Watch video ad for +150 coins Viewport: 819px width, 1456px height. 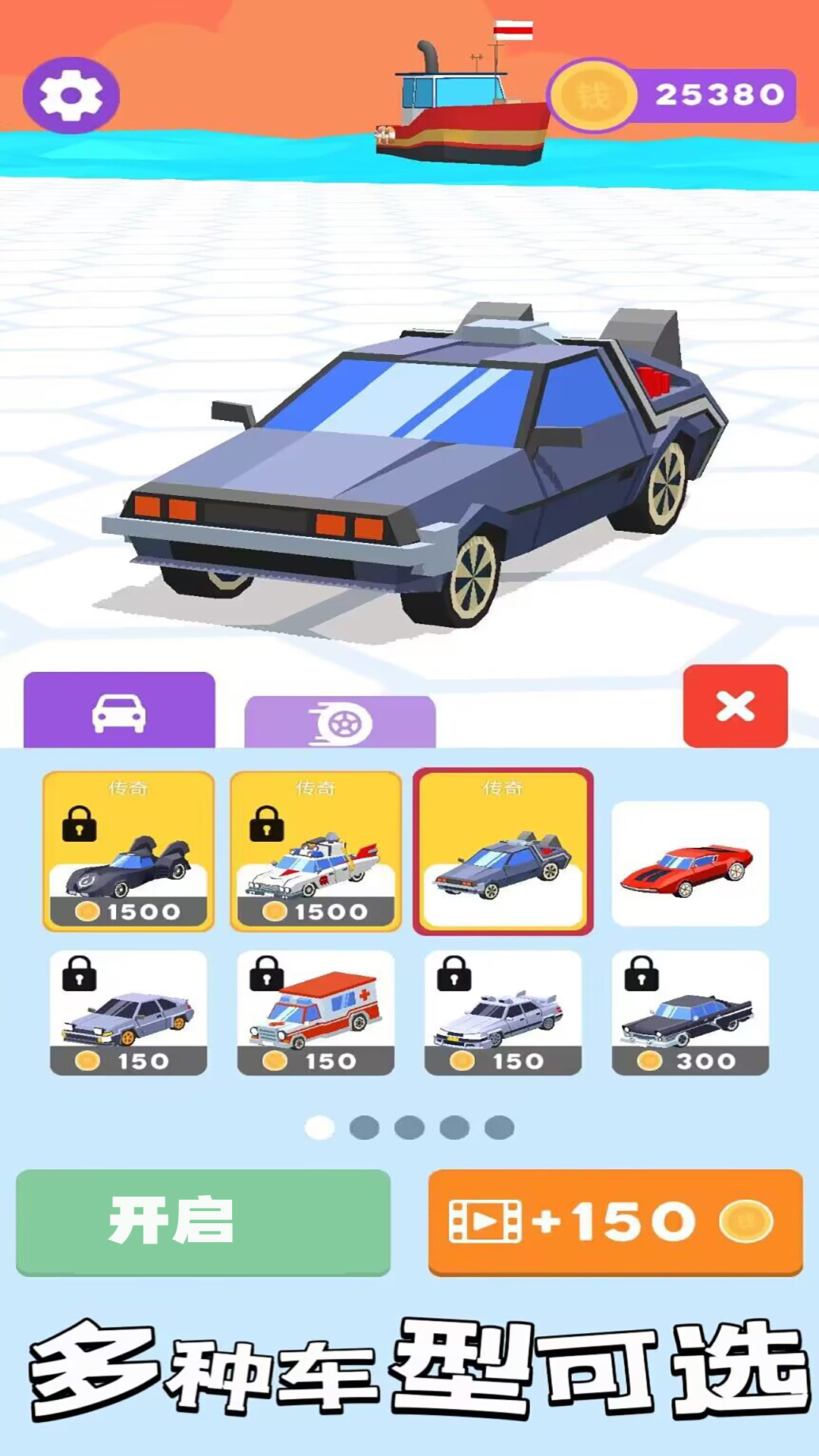pyautogui.click(x=615, y=1222)
